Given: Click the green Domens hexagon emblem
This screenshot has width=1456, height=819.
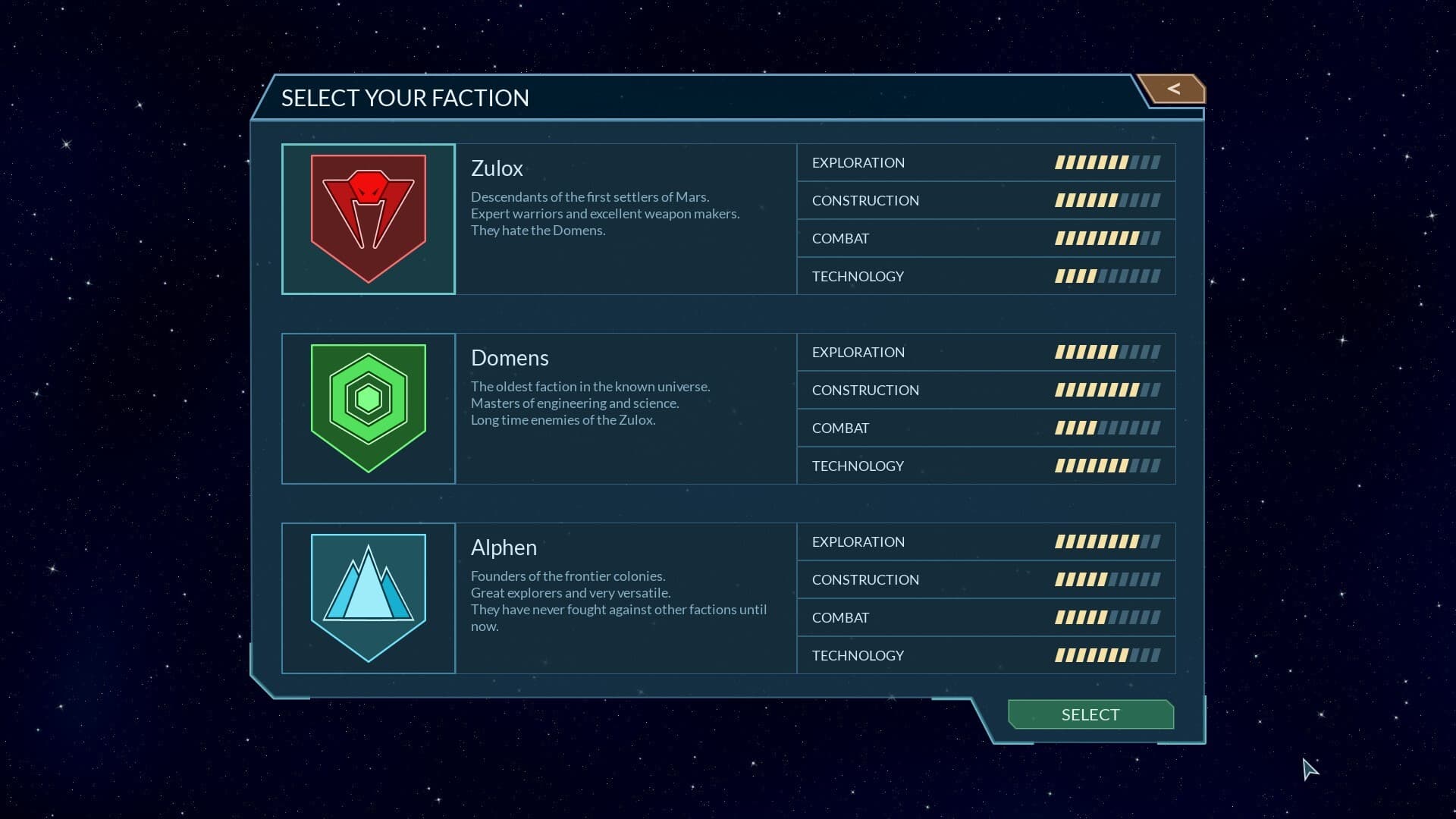Looking at the screenshot, I should (x=369, y=407).
